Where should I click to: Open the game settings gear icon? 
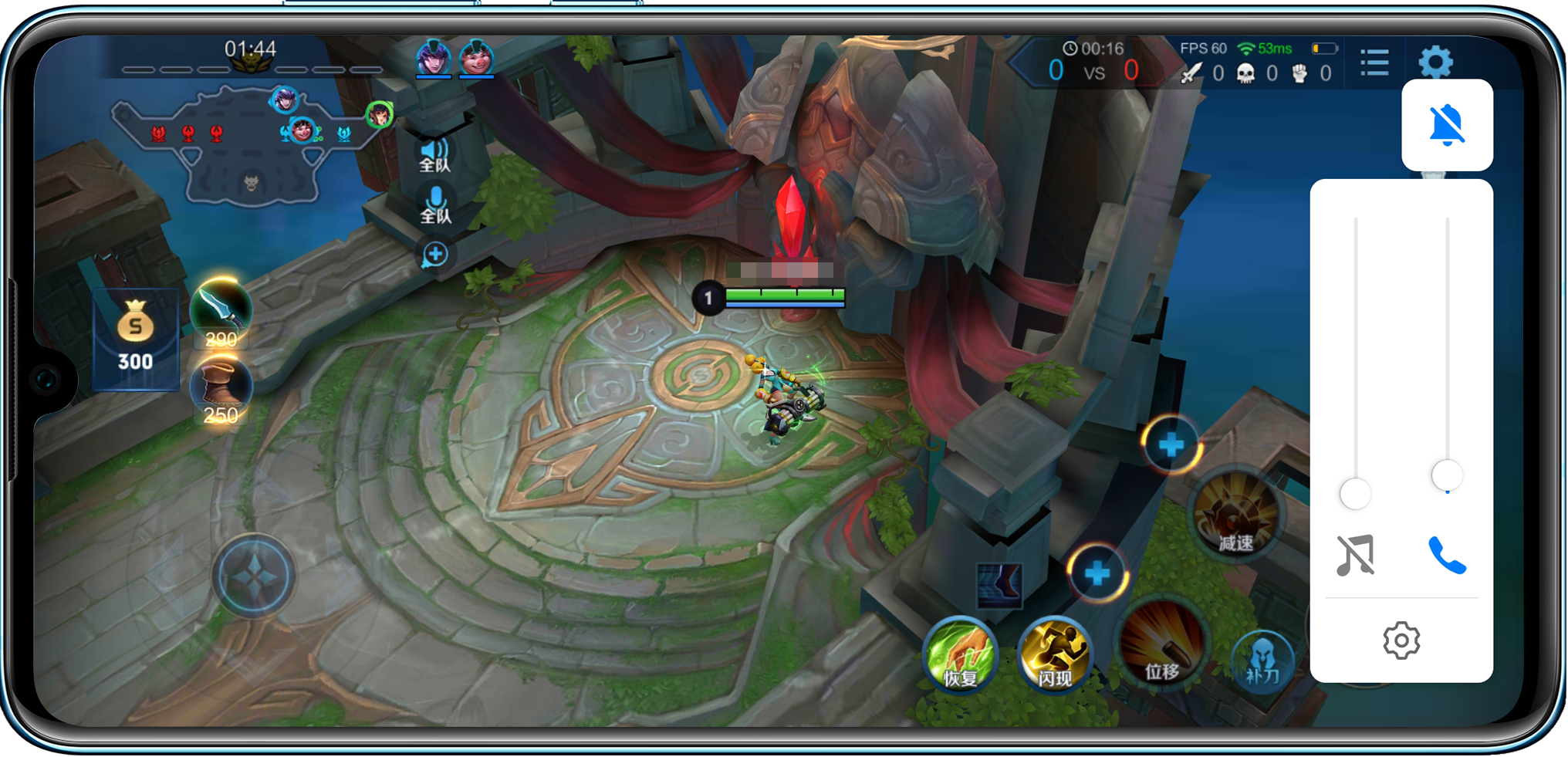[1435, 62]
